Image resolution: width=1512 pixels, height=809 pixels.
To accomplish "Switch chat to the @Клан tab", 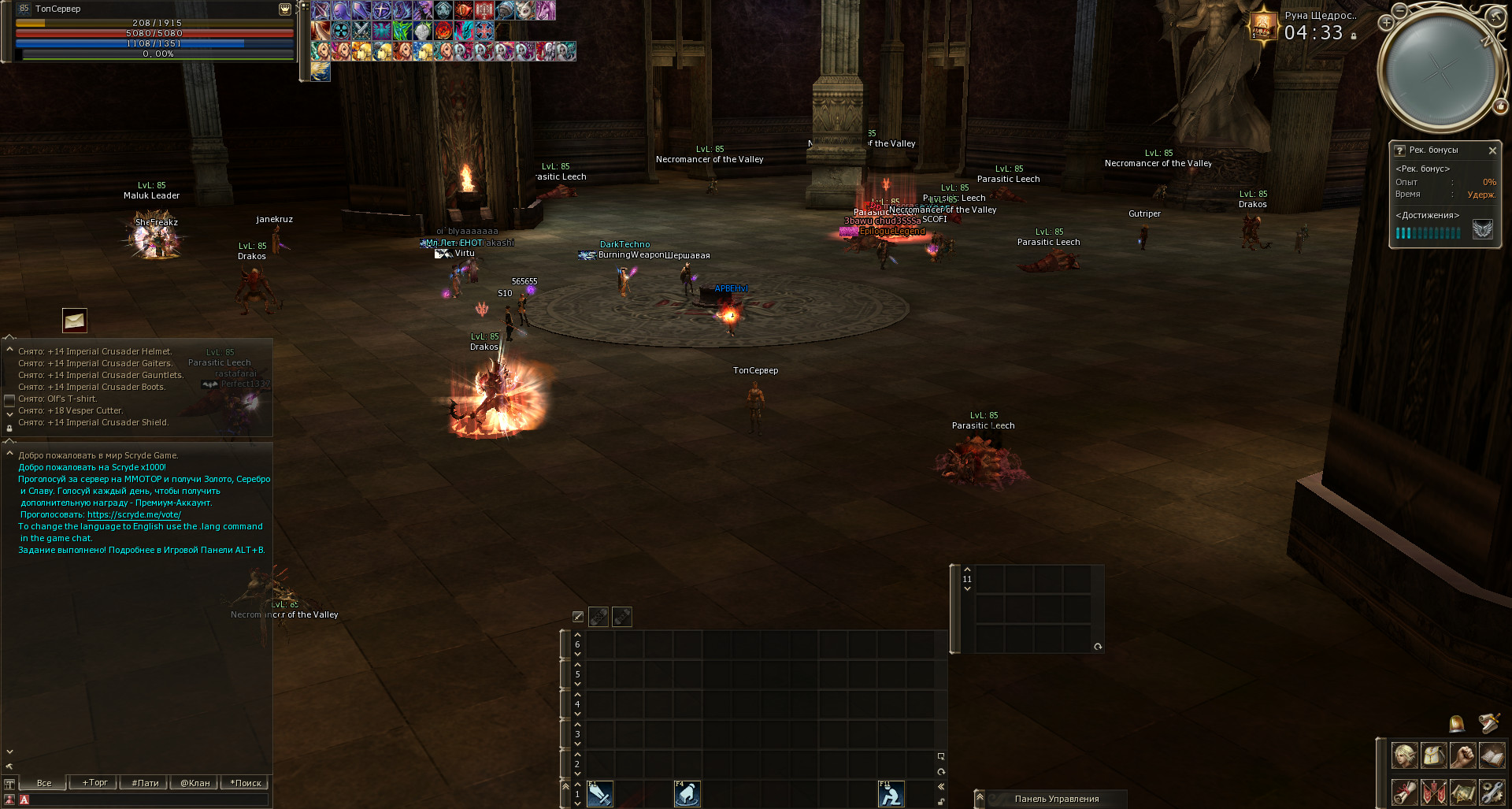I will pos(195,783).
